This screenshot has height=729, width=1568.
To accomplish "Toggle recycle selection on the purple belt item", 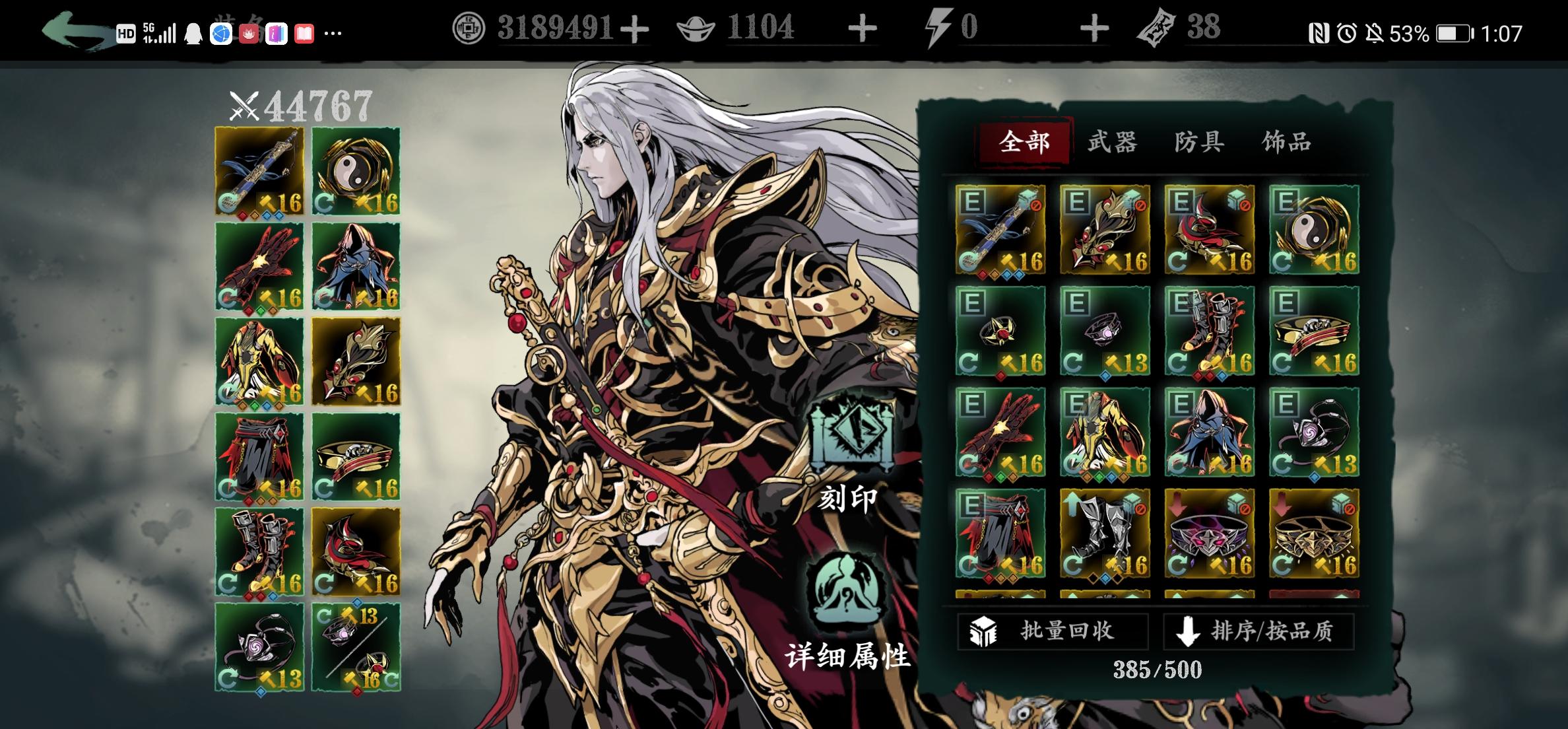I will [x=1246, y=508].
